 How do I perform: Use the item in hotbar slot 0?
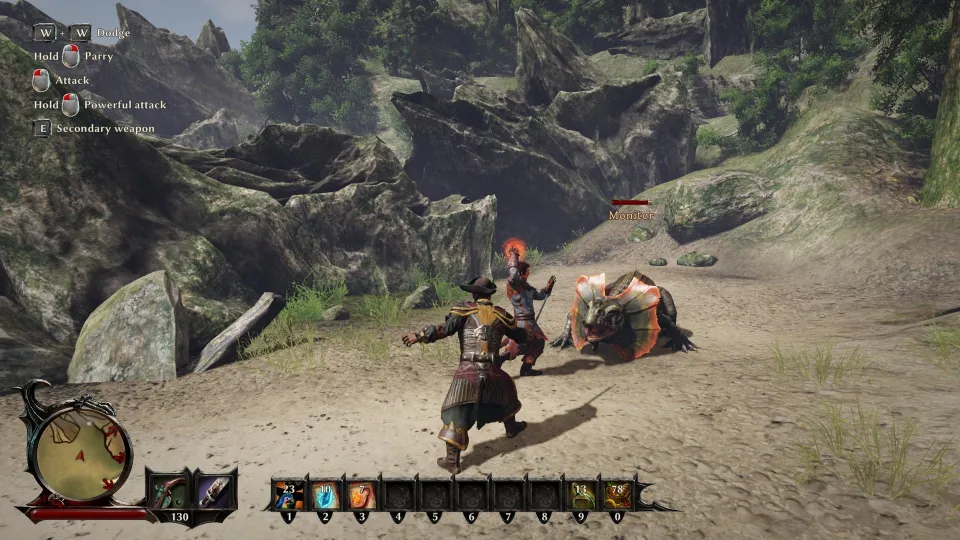point(616,495)
